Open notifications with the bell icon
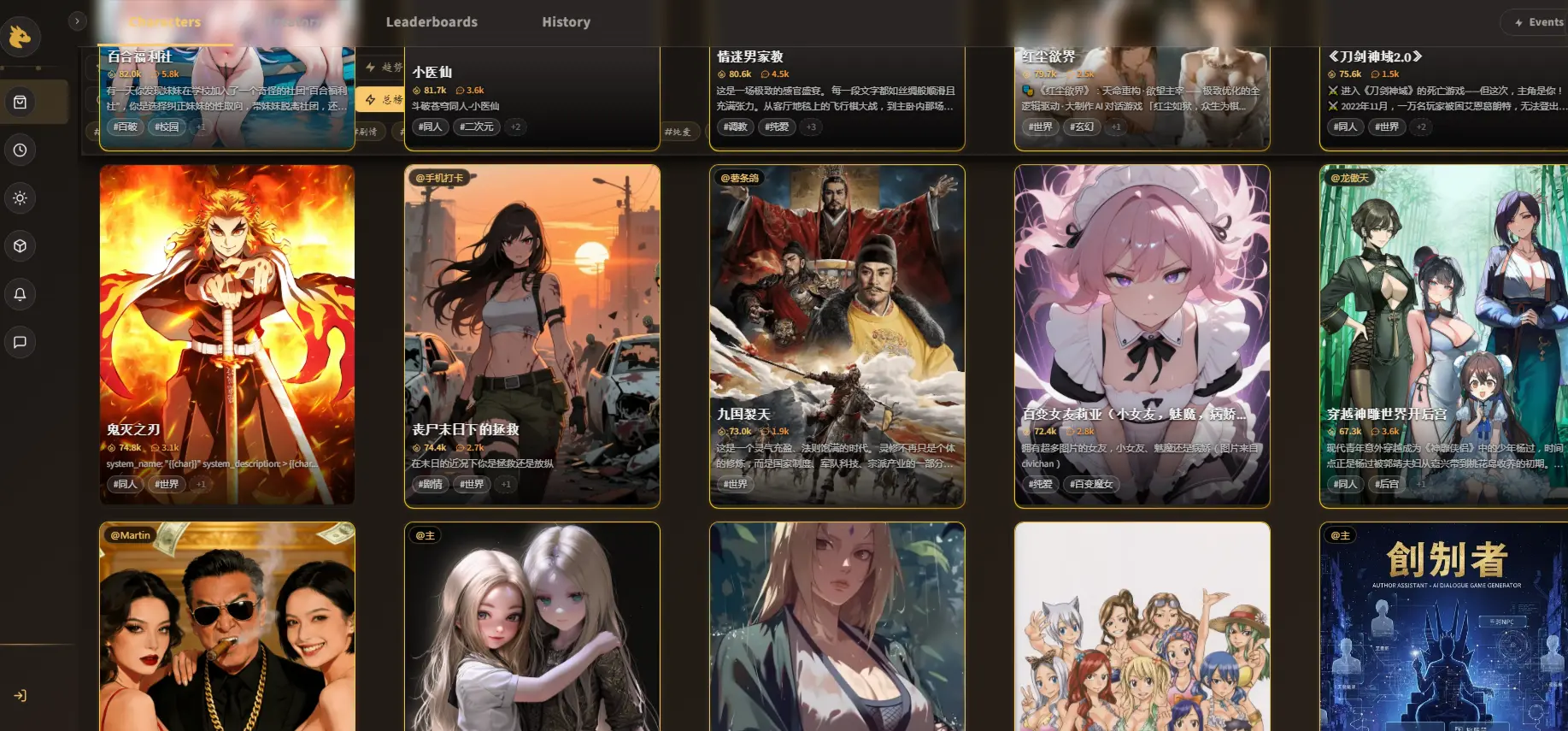Viewport: 1568px width, 731px height. tap(21, 294)
